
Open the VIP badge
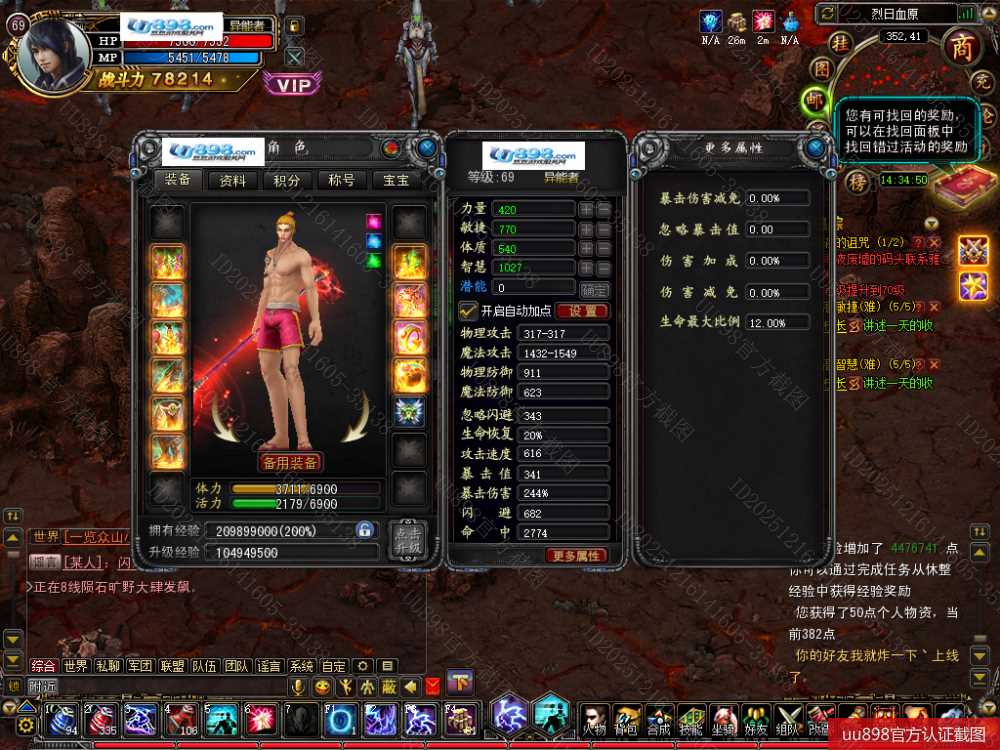[x=293, y=85]
